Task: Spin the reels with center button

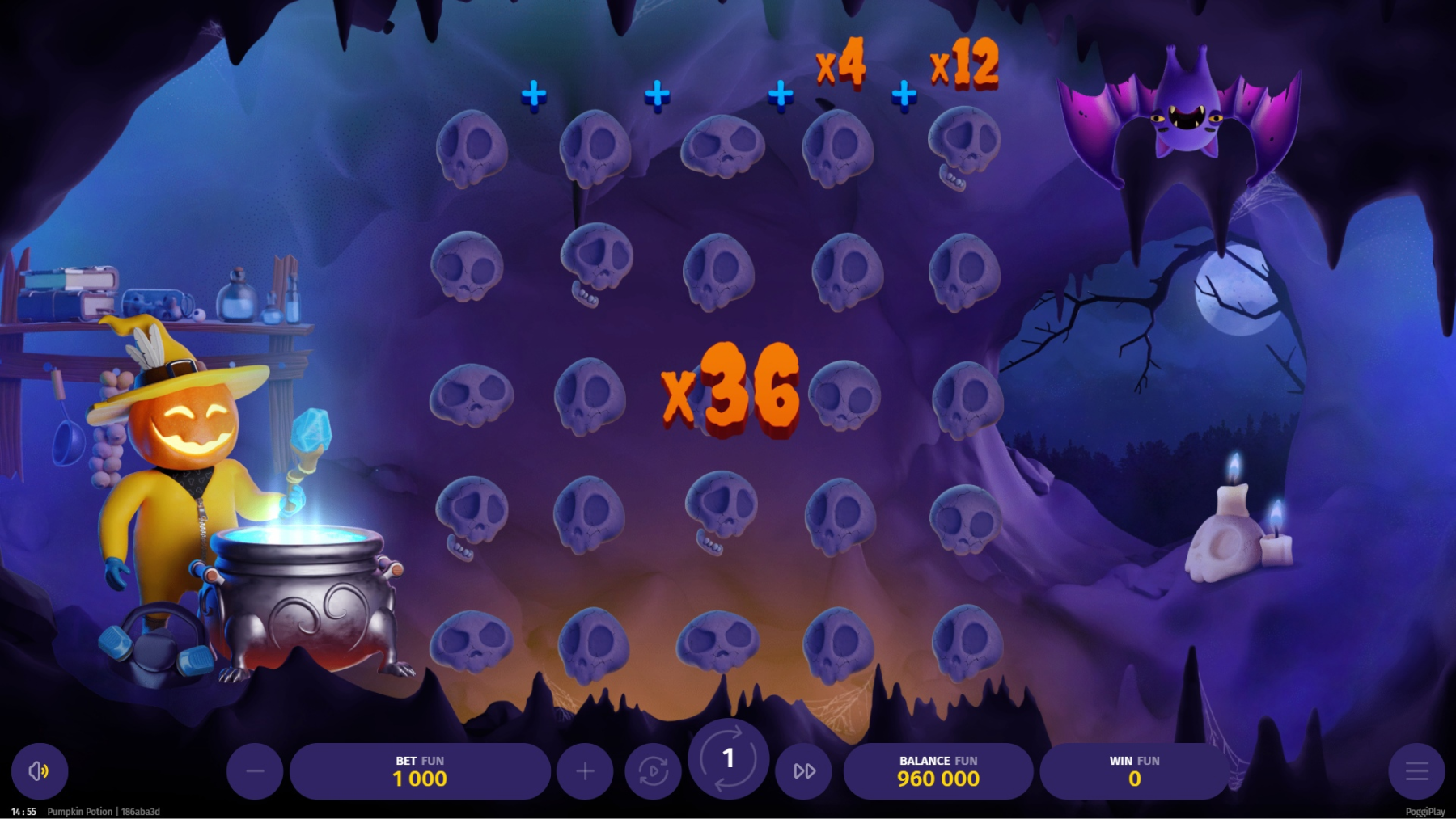Action: click(x=728, y=758)
